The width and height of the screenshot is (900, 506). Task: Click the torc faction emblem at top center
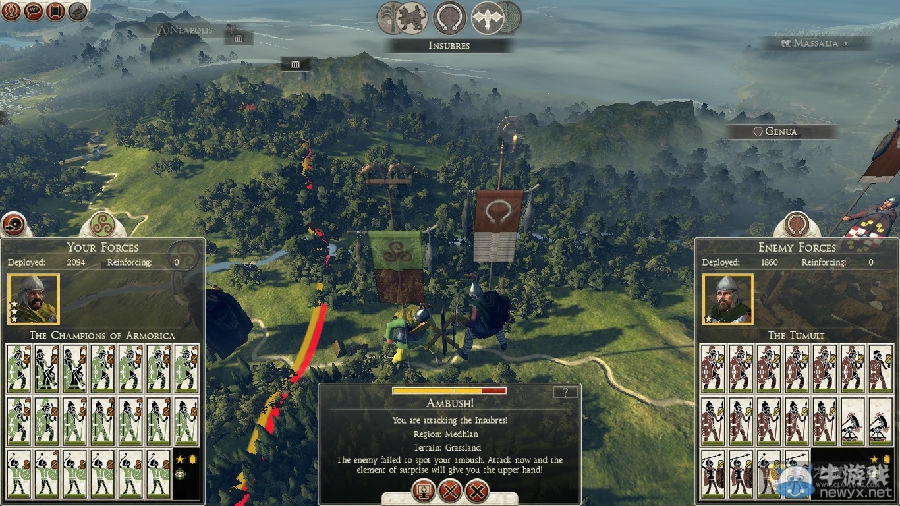450,17
